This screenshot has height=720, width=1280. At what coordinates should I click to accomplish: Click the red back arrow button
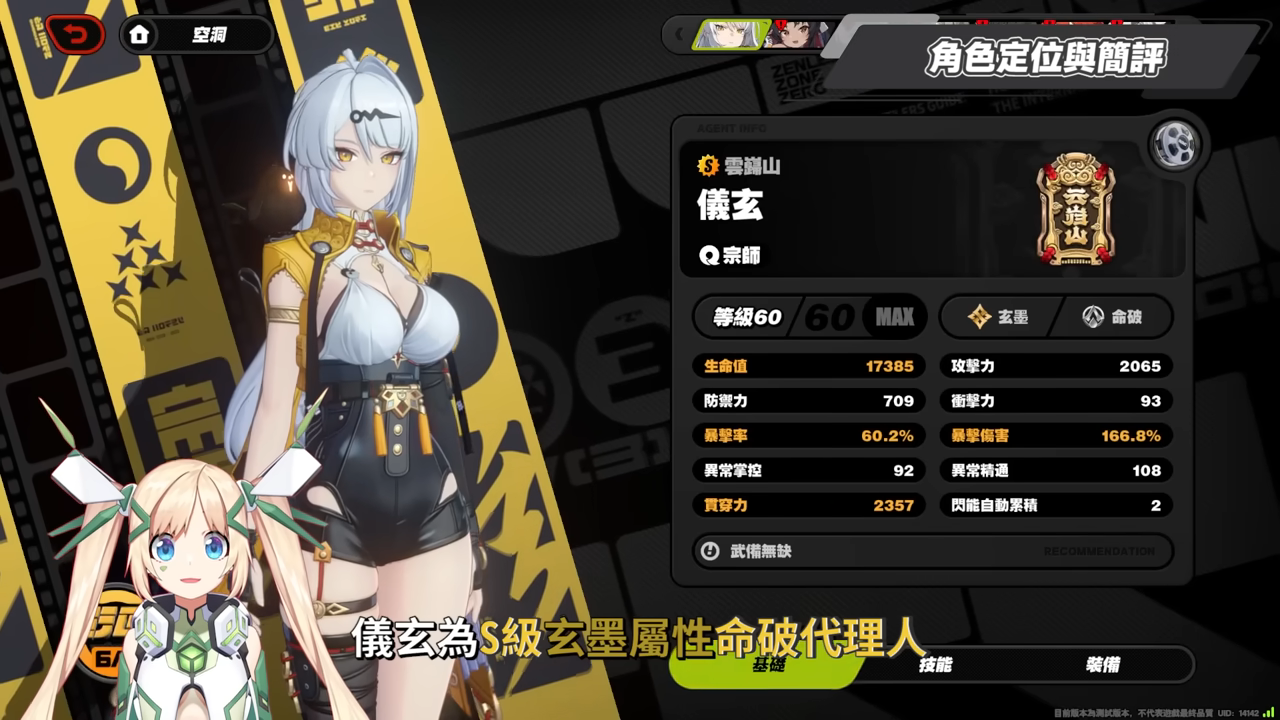75,36
